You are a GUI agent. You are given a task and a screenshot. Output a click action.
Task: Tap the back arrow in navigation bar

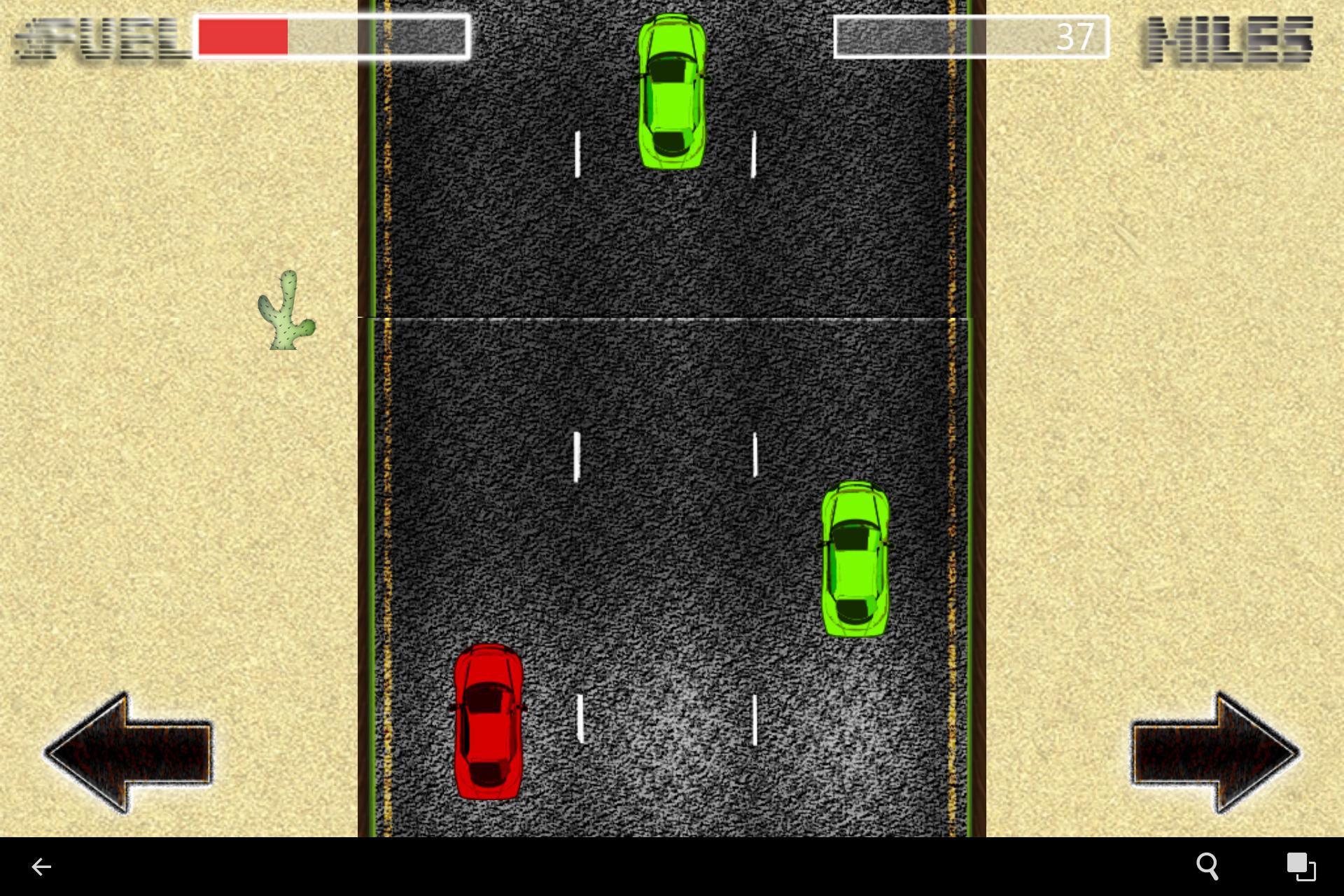point(42,867)
